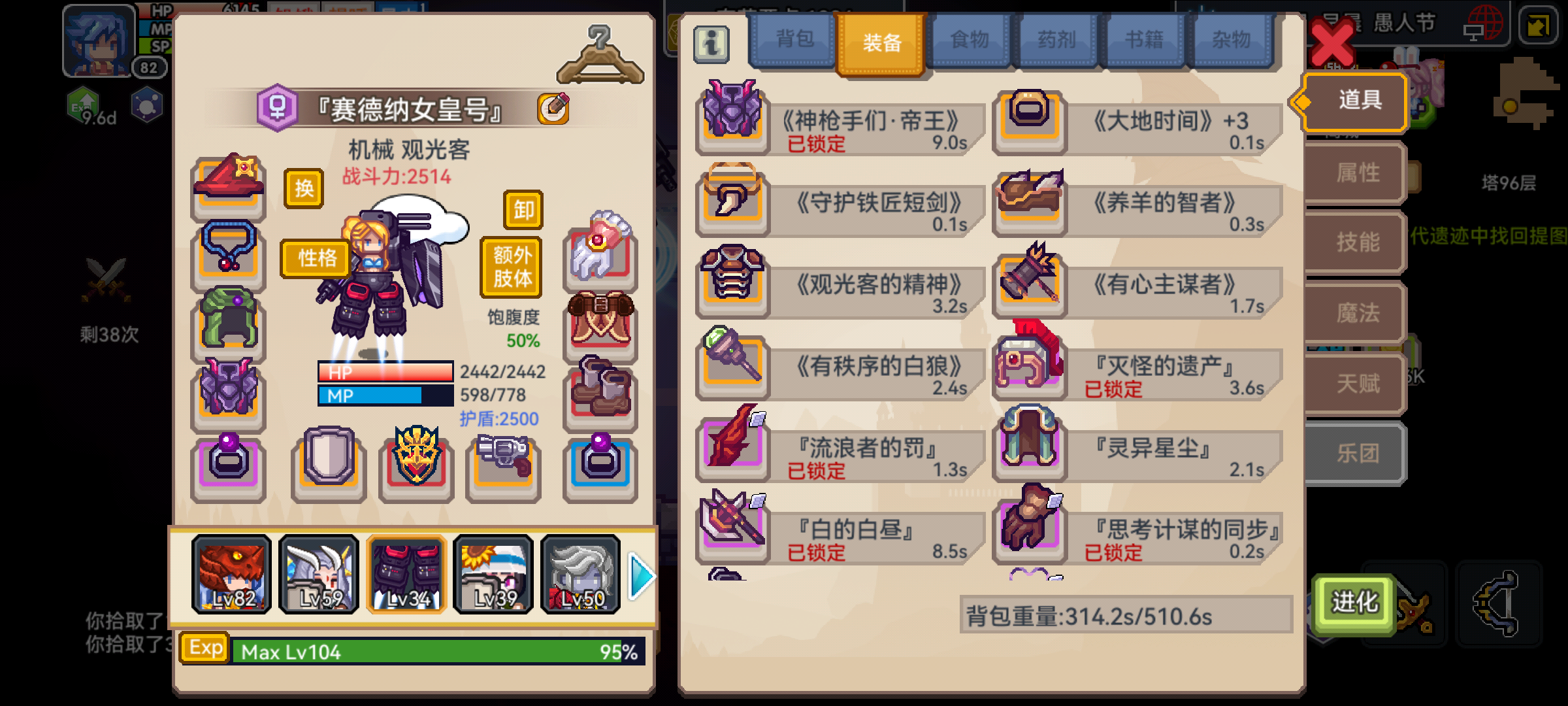Select the 药剂 tab
The height and width of the screenshot is (706, 1568).
pyautogui.click(x=1054, y=41)
